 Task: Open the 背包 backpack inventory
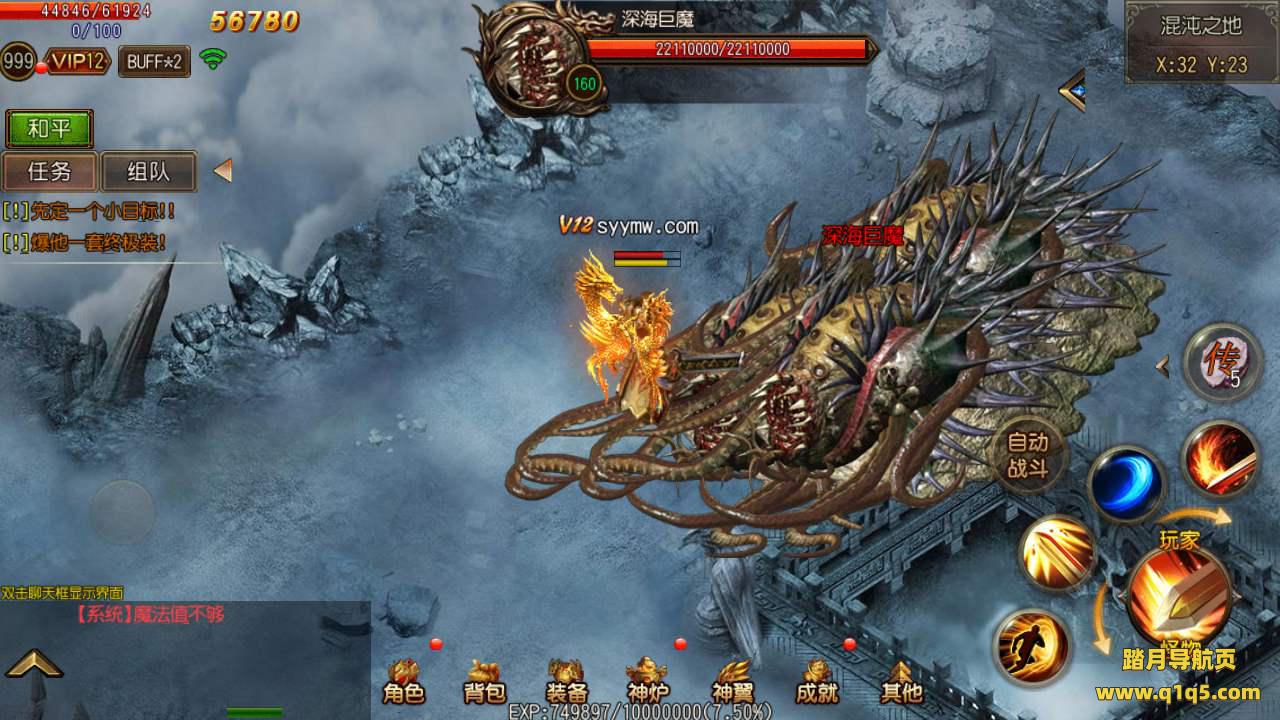click(x=485, y=682)
